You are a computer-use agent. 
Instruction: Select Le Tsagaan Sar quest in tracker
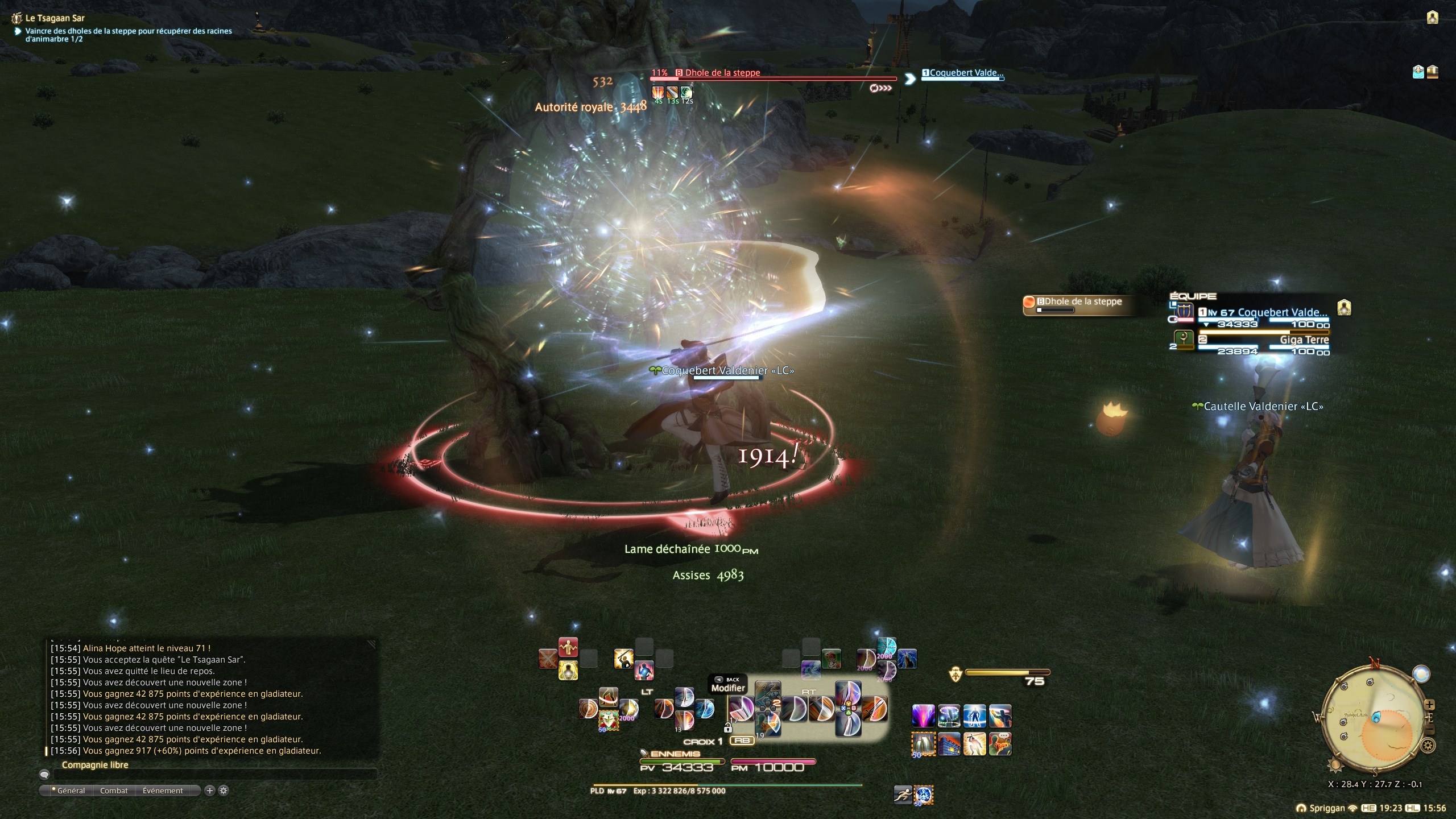click(x=55, y=18)
